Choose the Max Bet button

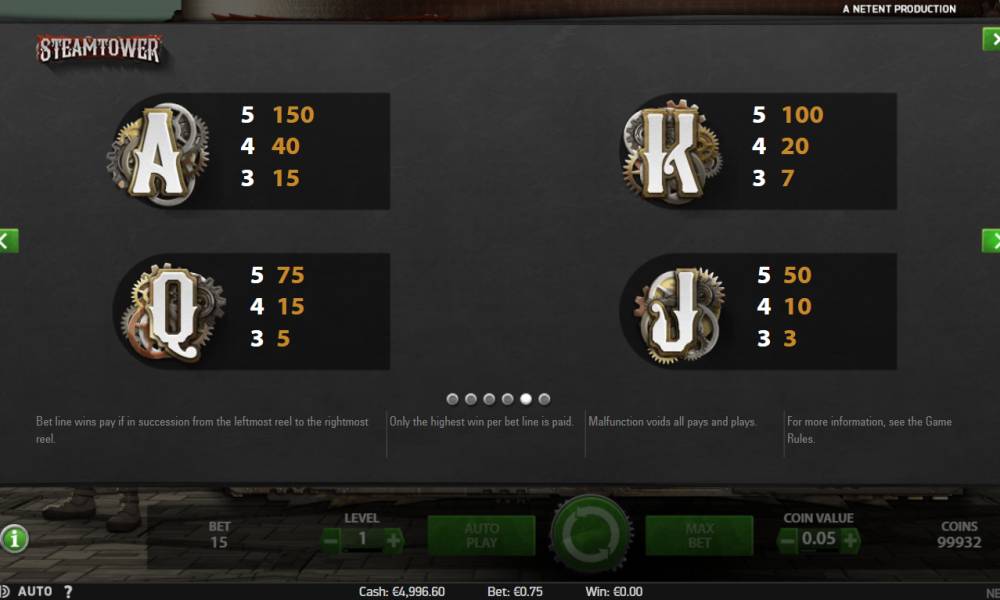pos(699,536)
